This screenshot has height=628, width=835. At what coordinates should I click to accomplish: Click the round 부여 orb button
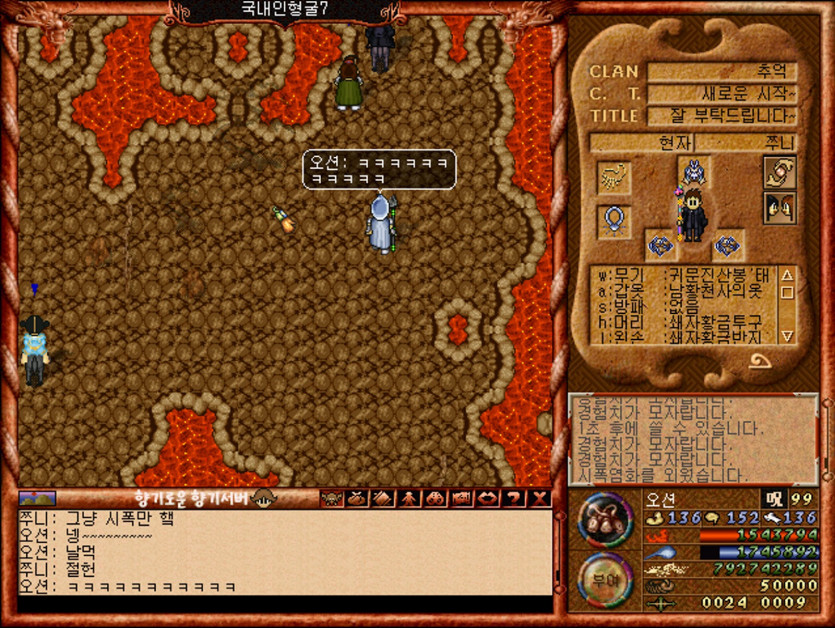[x=604, y=580]
